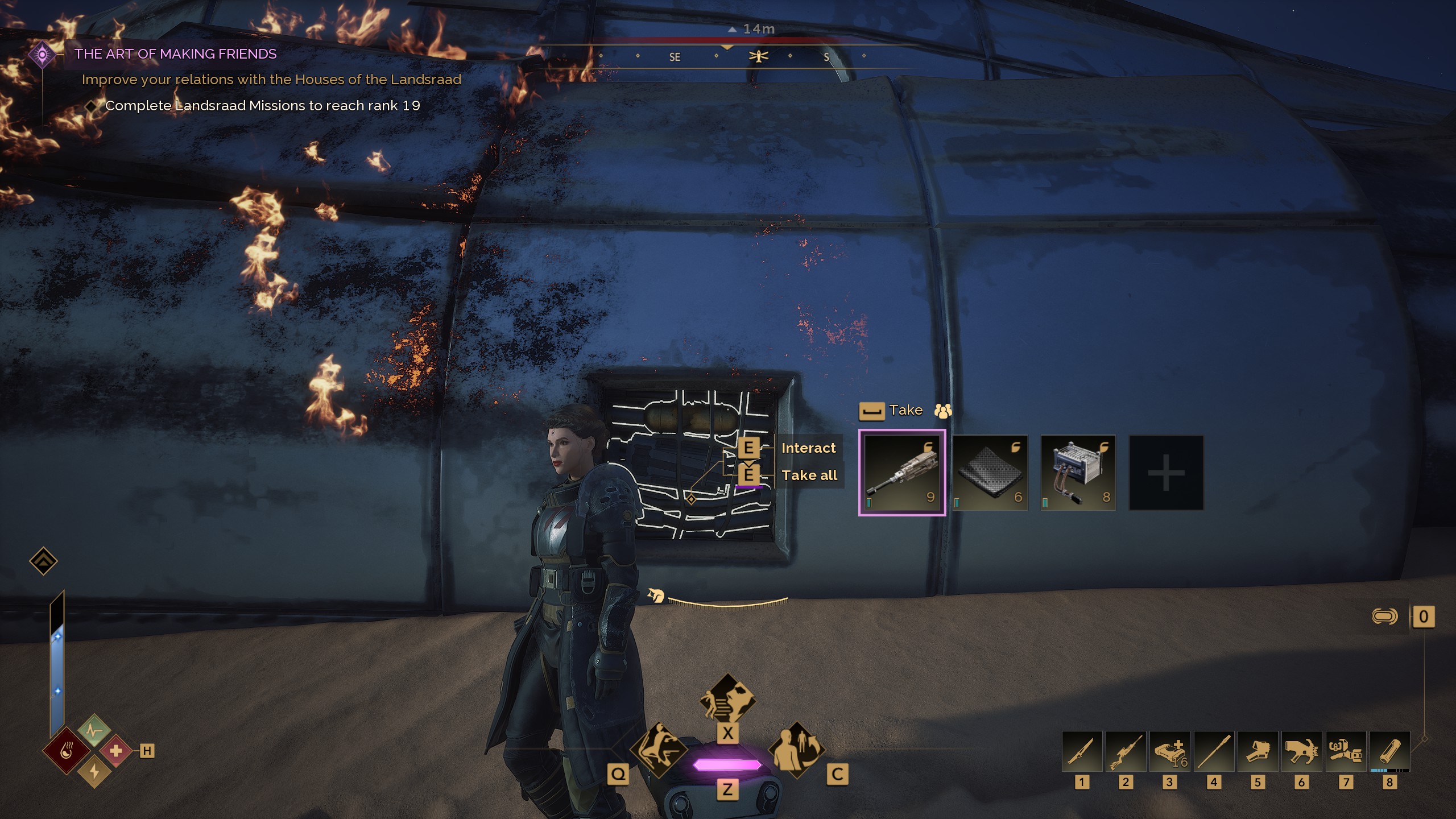1456x819 pixels.
Task: Click the yellow lightning bolt status diamond
Action: [94, 772]
